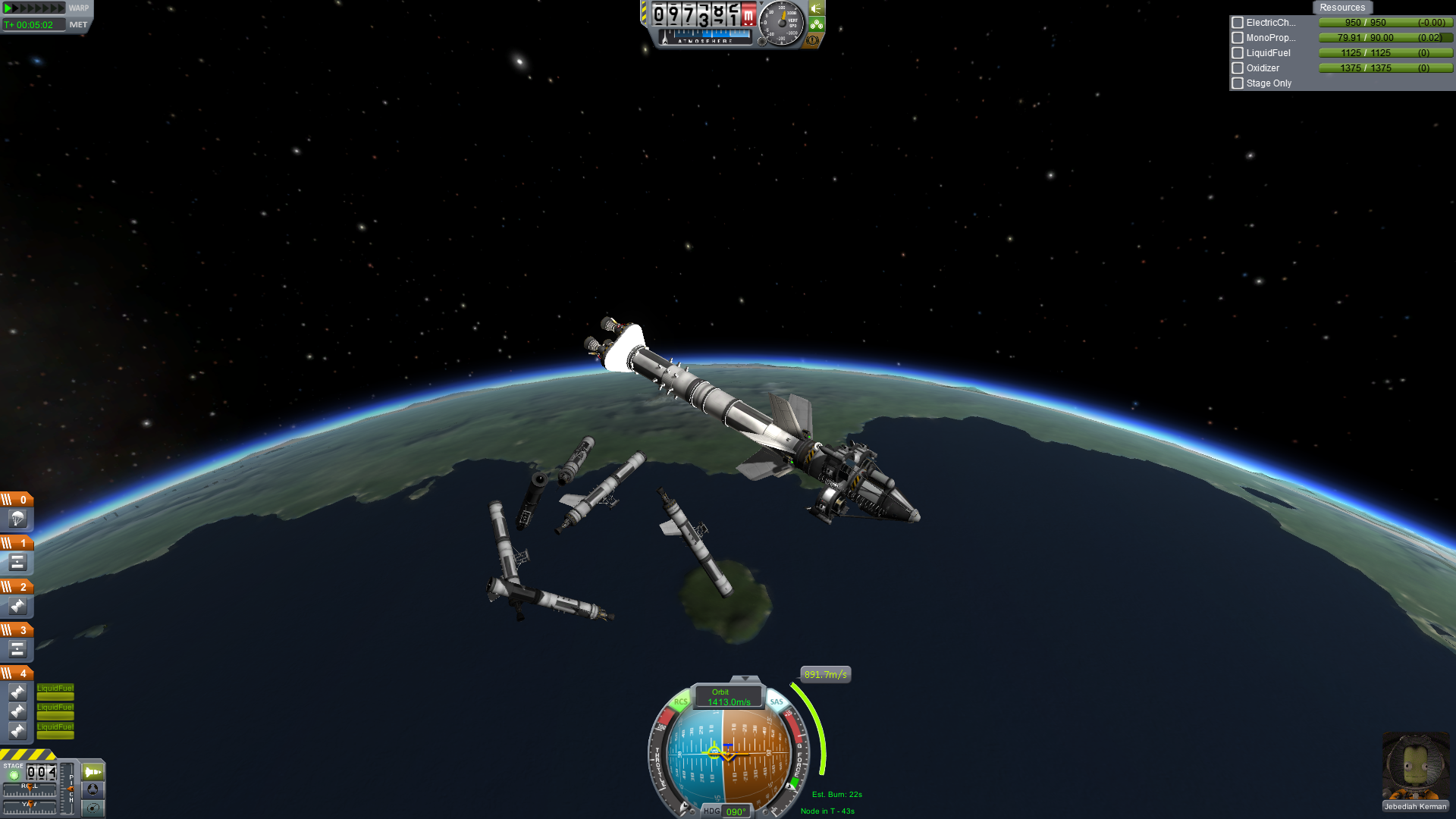Enable the Stage Only checkbox

click(1238, 83)
